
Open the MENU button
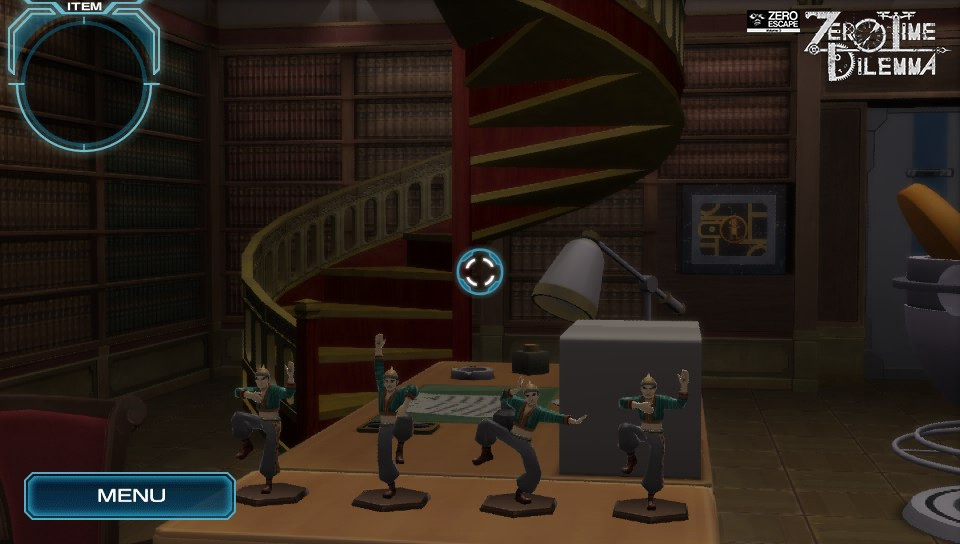[130, 495]
